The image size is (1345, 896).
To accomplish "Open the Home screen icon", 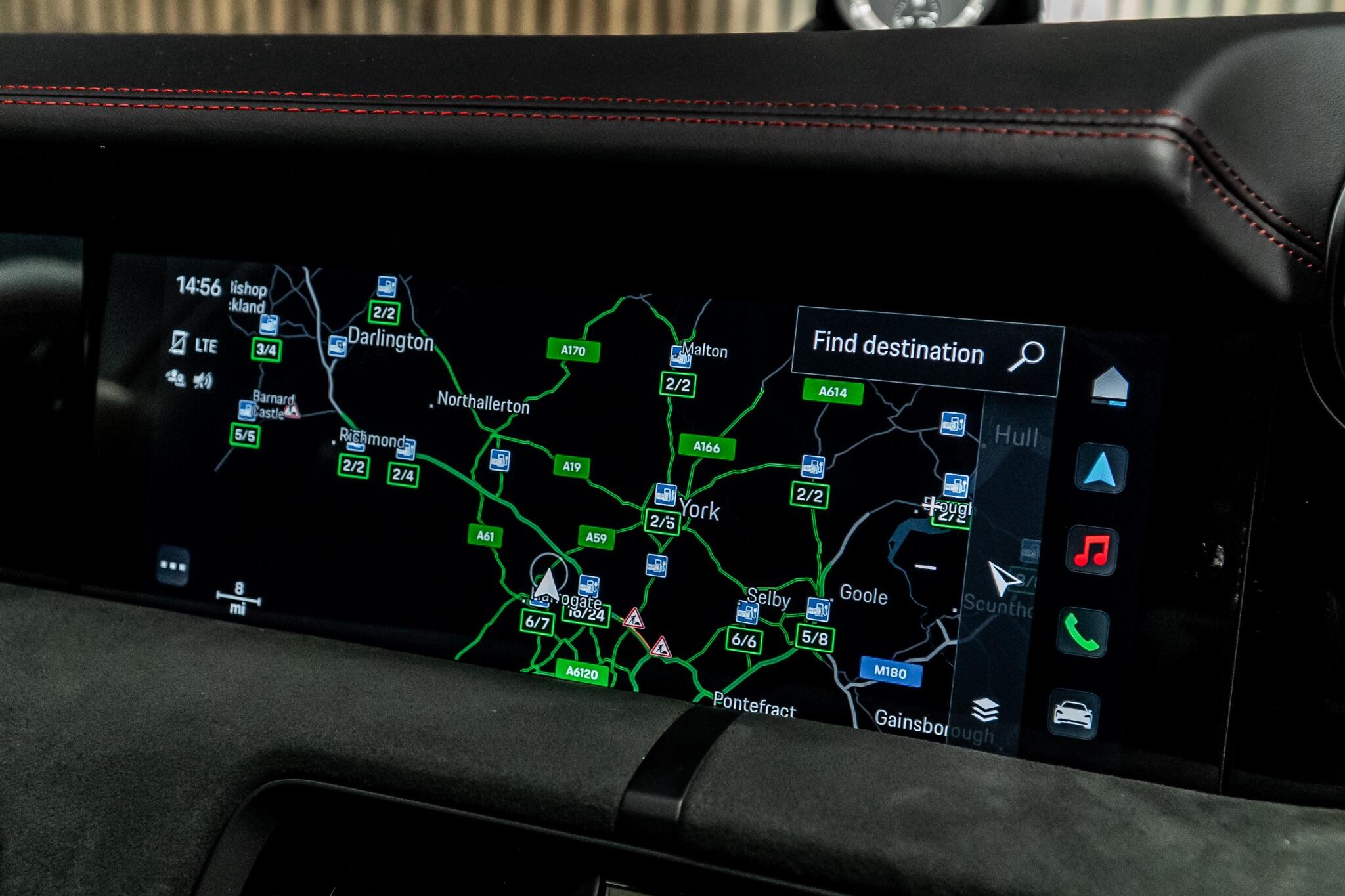I will click(1110, 385).
